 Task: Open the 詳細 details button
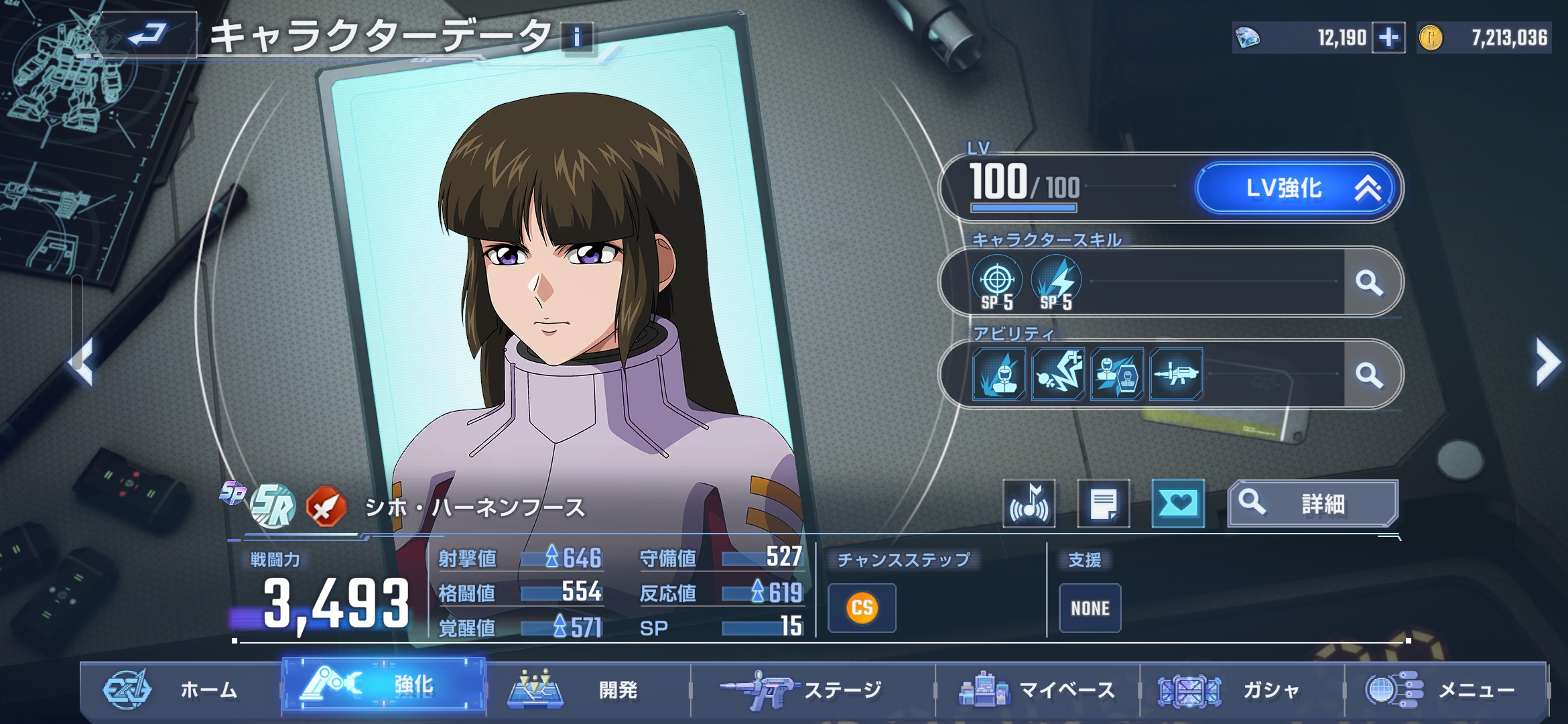pyautogui.click(x=1312, y=503)
